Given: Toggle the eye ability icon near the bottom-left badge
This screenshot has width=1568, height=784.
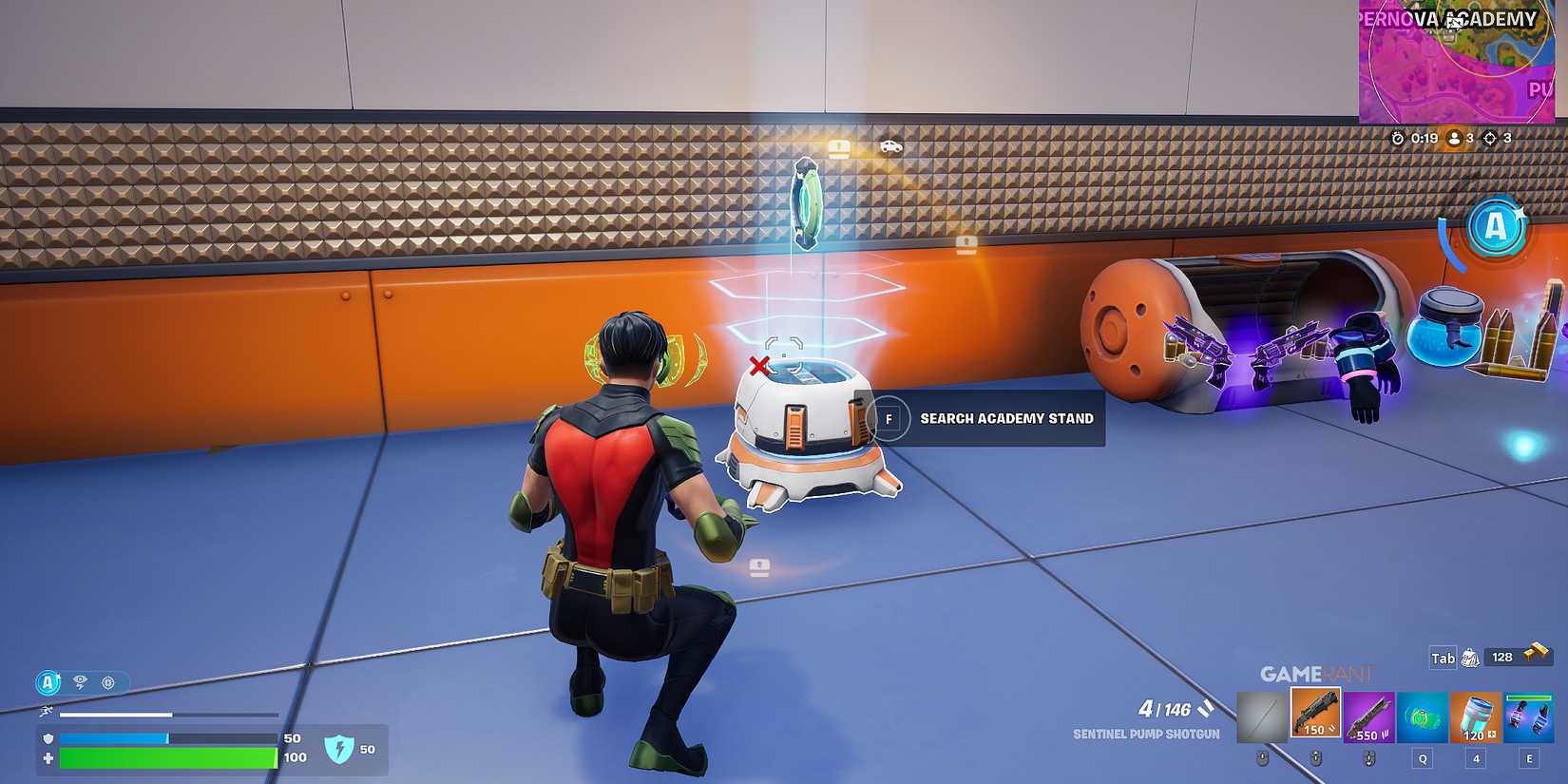Looking at the screenshot, I should [x=79, y=682].
